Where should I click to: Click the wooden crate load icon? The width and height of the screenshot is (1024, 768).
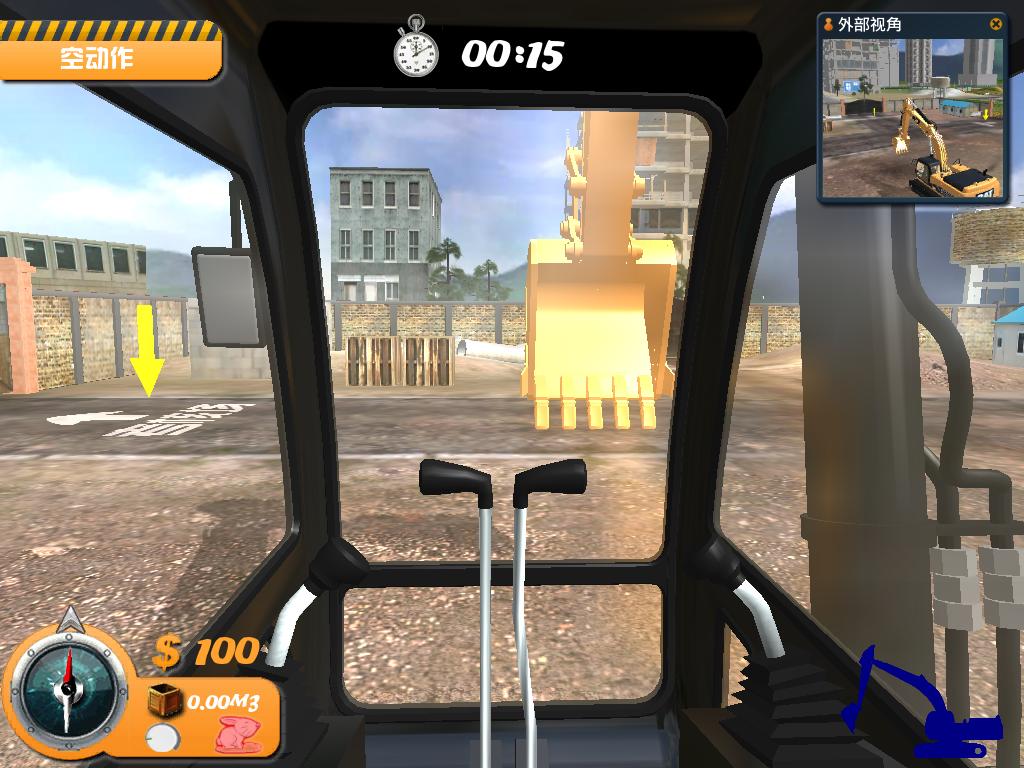pos(164,702)
